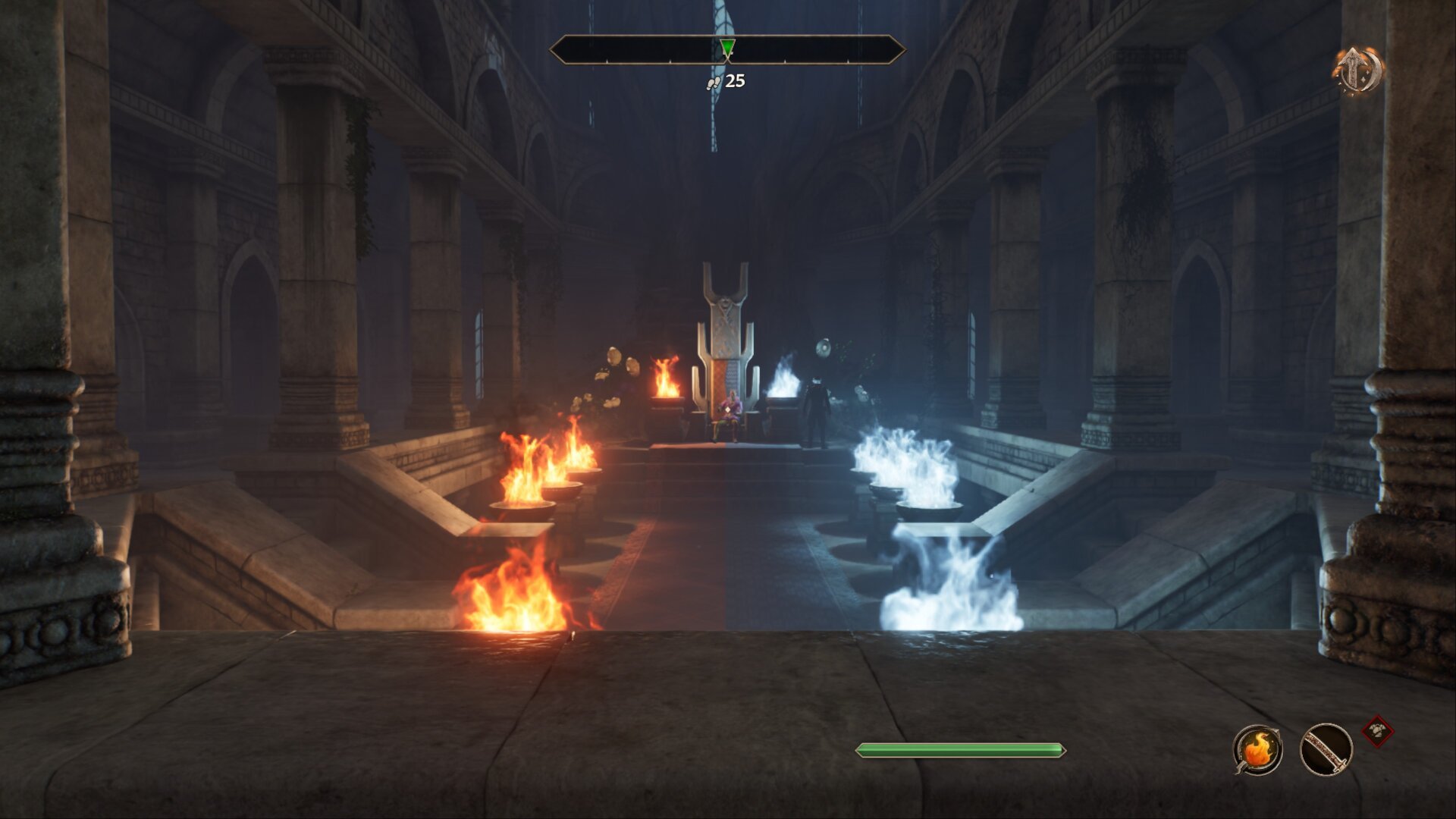Select the equipped sword weapon slot
1456x819 pixels.
pos(1326,750)
